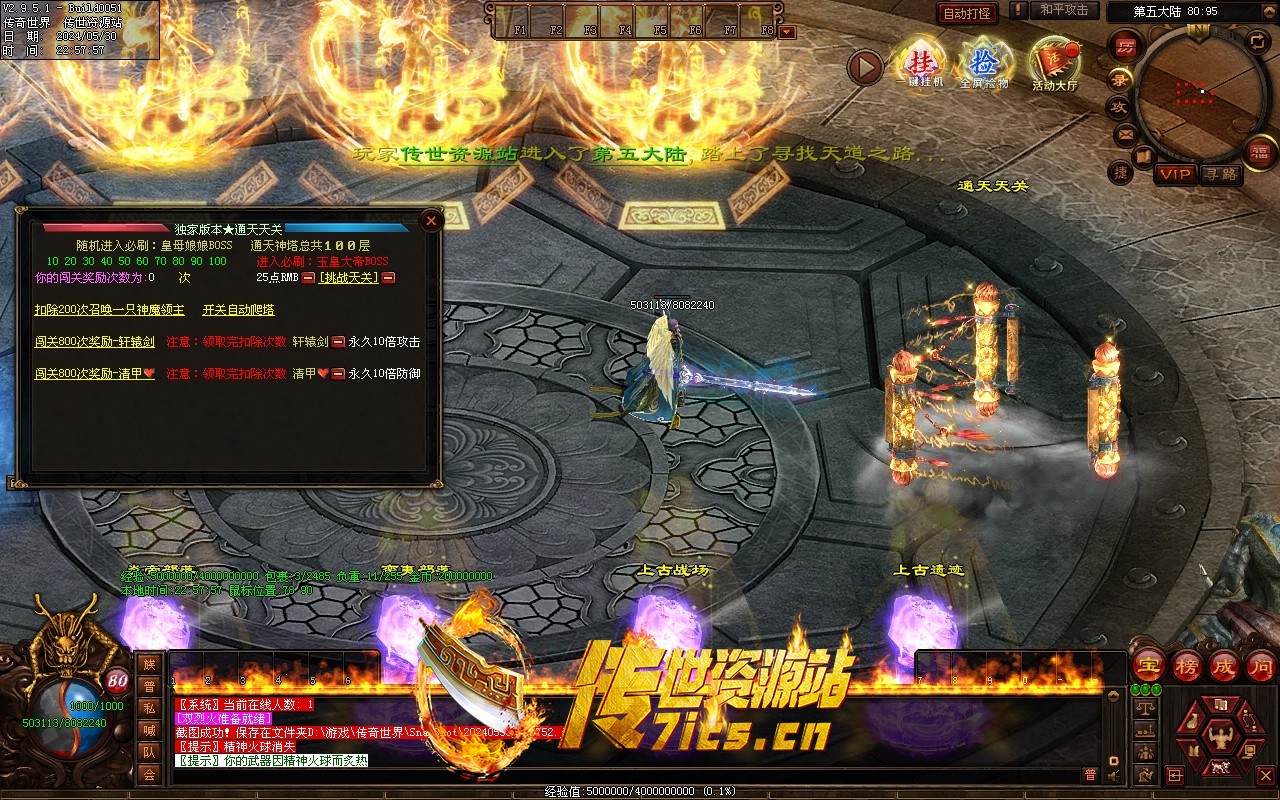Switch the 和平攻击 attack mode button

coord(1064,10)
